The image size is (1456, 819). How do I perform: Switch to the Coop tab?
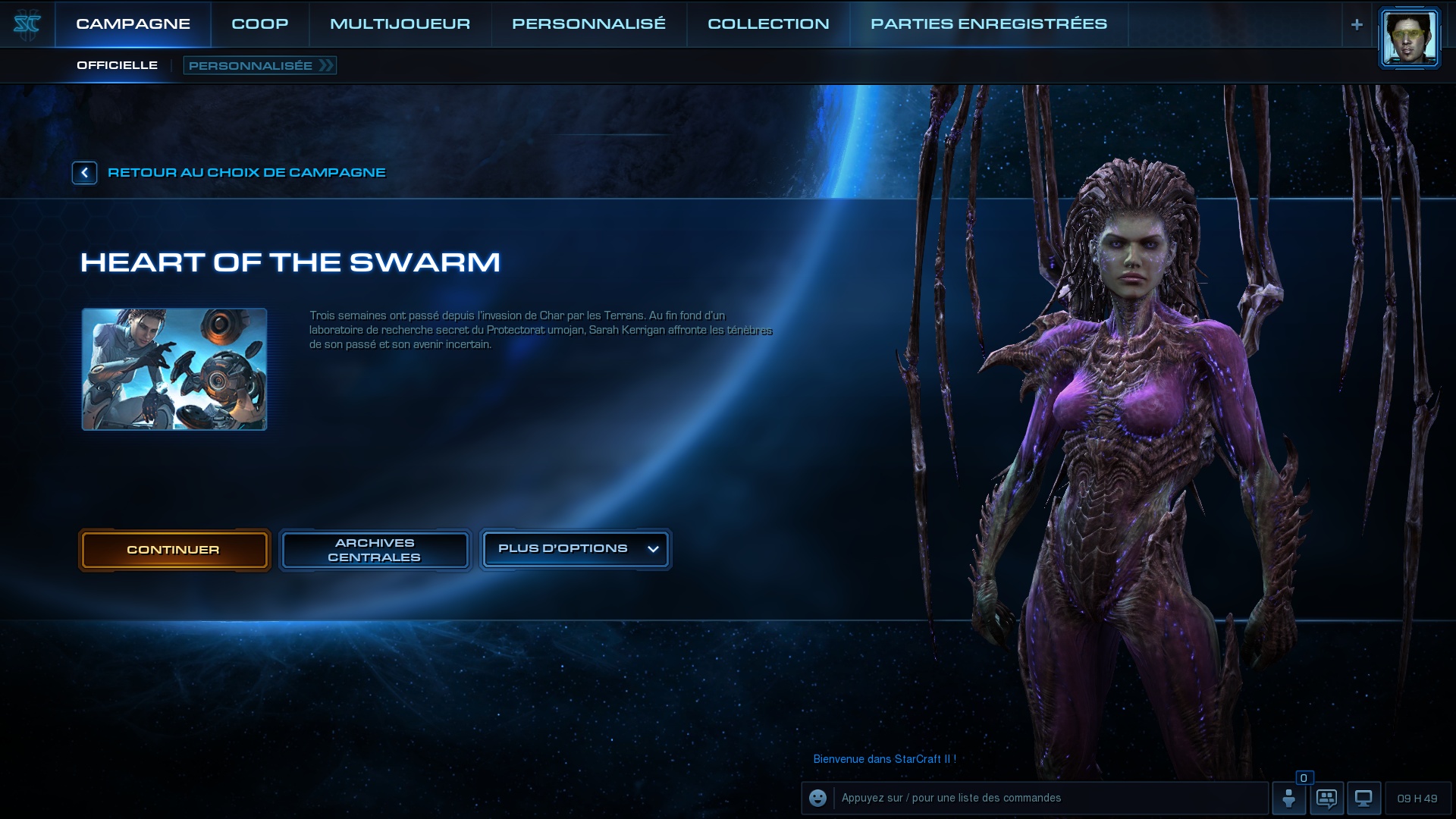click(x=259, y=24)
